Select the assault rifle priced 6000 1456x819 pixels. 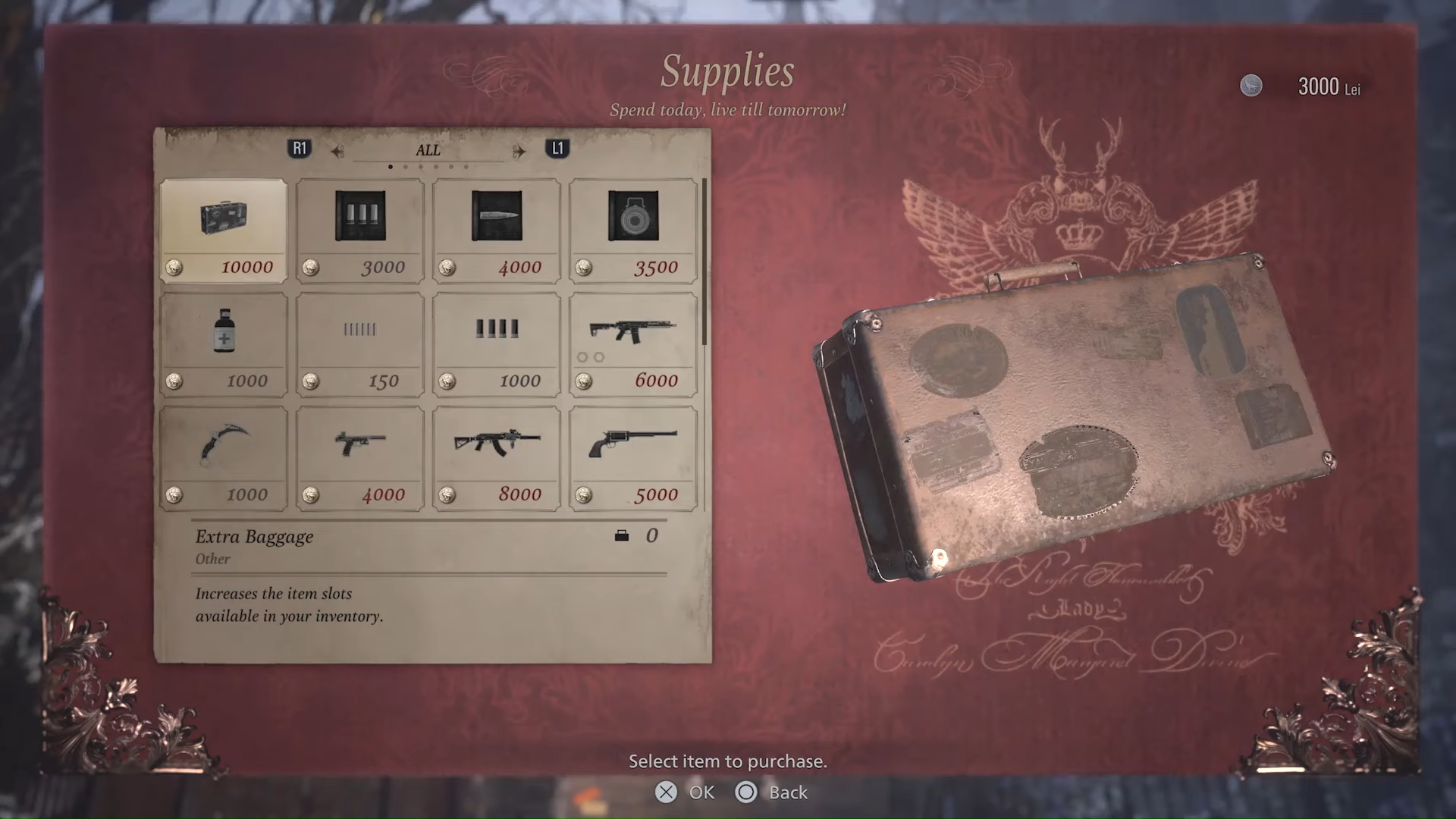pyautogui.click(x=632, y=341)
